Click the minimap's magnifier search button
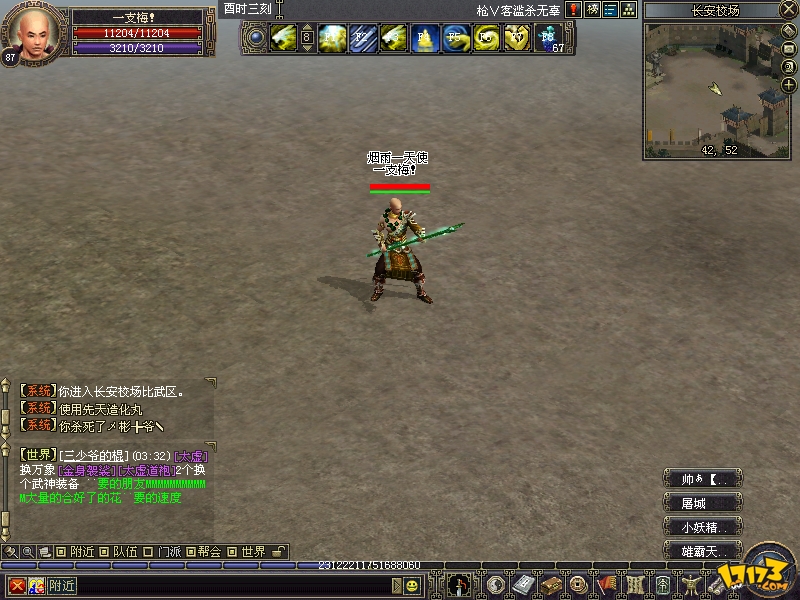The height and width of the screenshot is (600, 800). click(789, 67)
